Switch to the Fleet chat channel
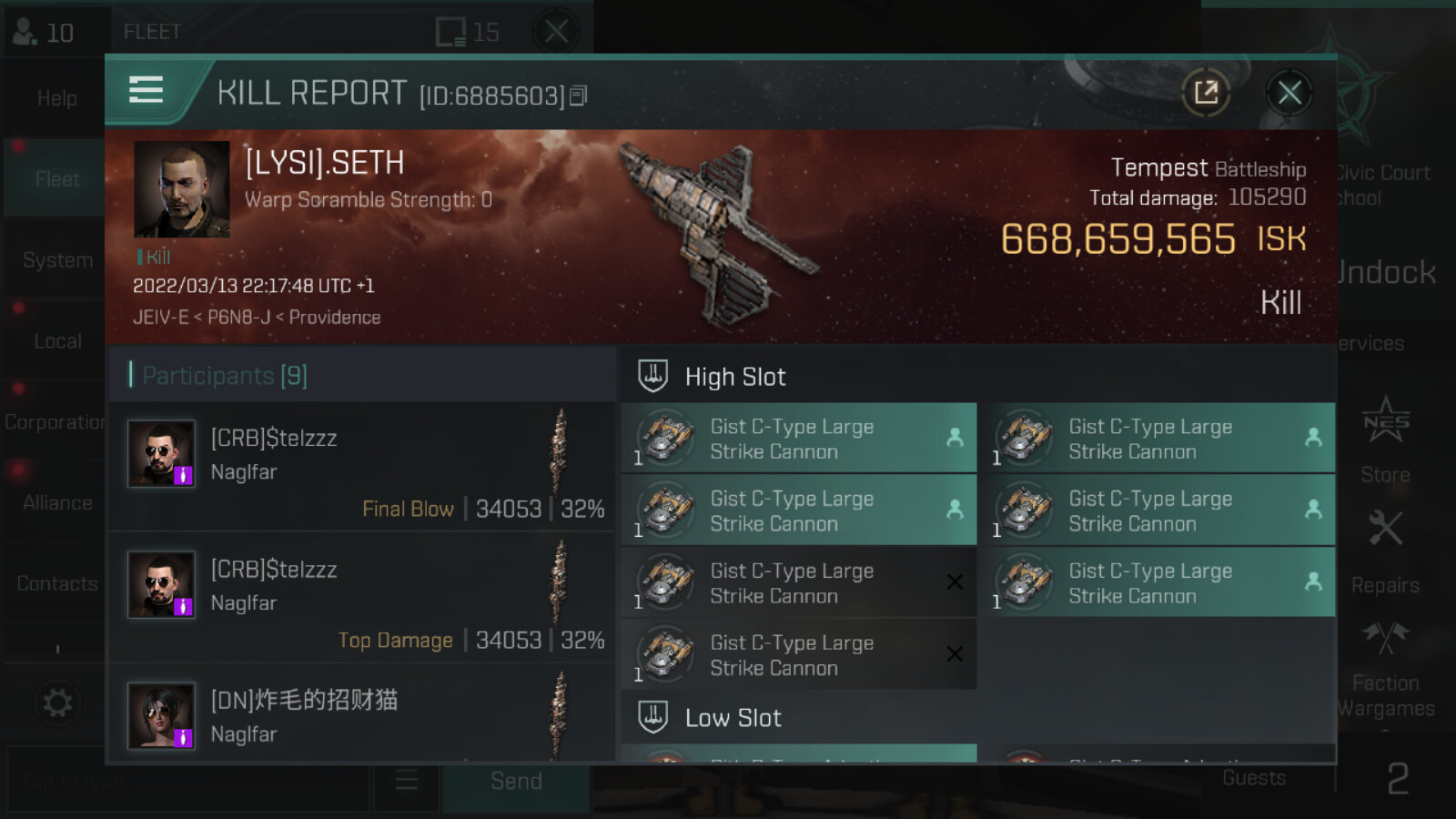 tap(56, 179)
